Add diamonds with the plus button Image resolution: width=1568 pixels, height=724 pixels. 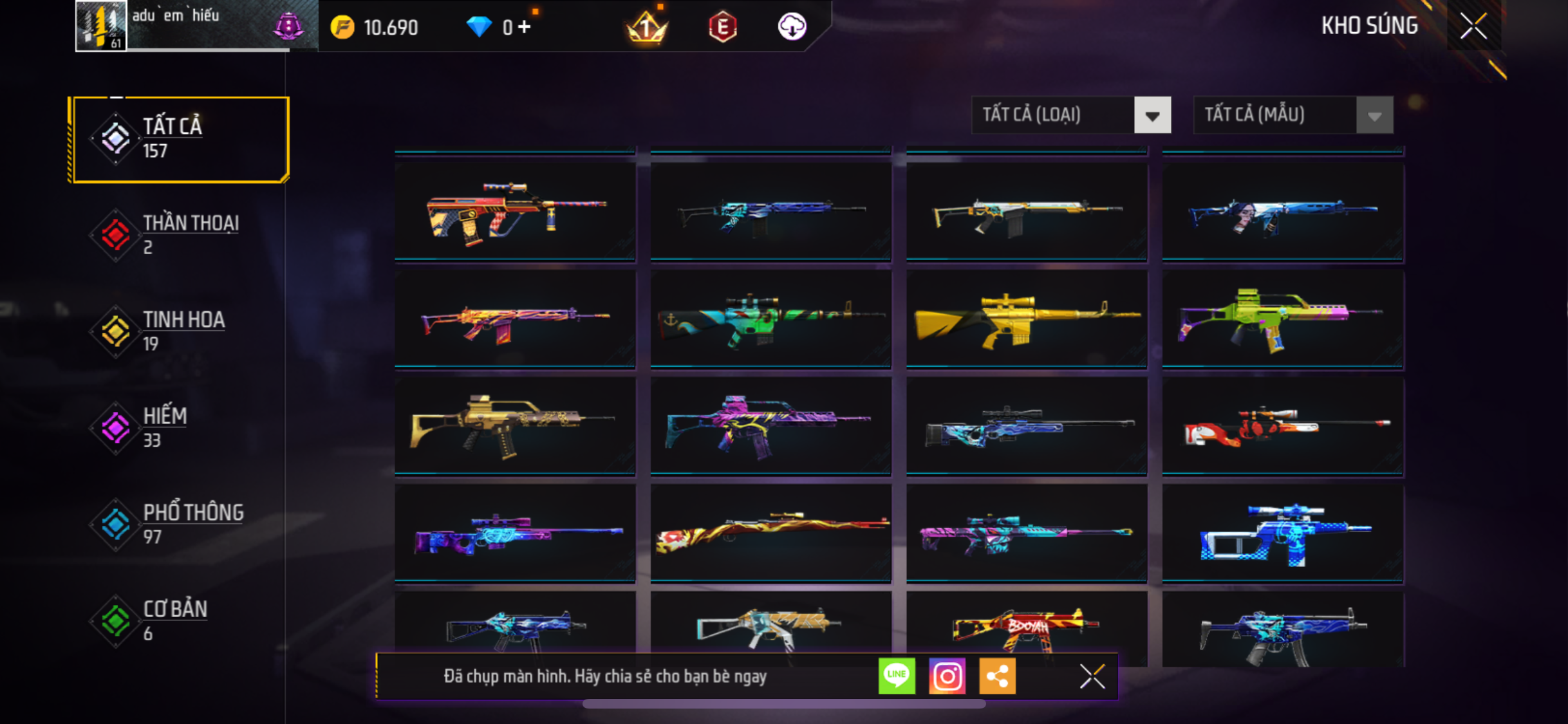(x=525, y=27)
